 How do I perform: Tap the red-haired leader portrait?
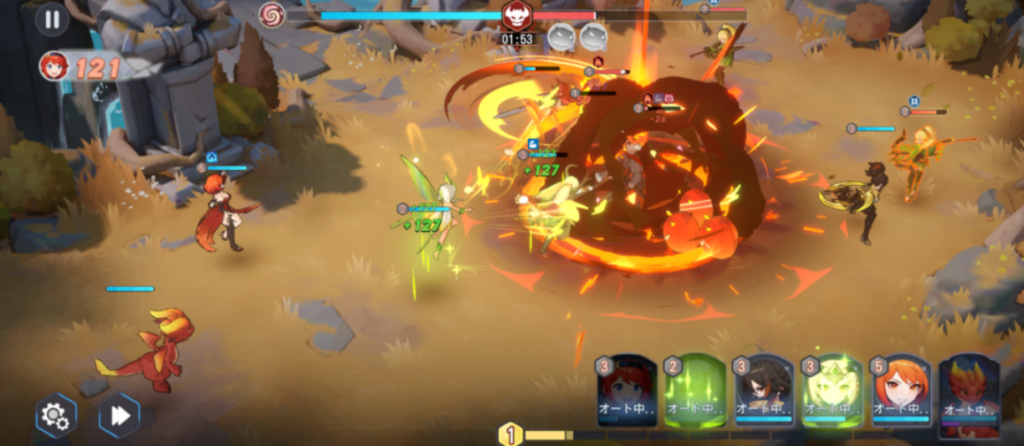point(54,67)
